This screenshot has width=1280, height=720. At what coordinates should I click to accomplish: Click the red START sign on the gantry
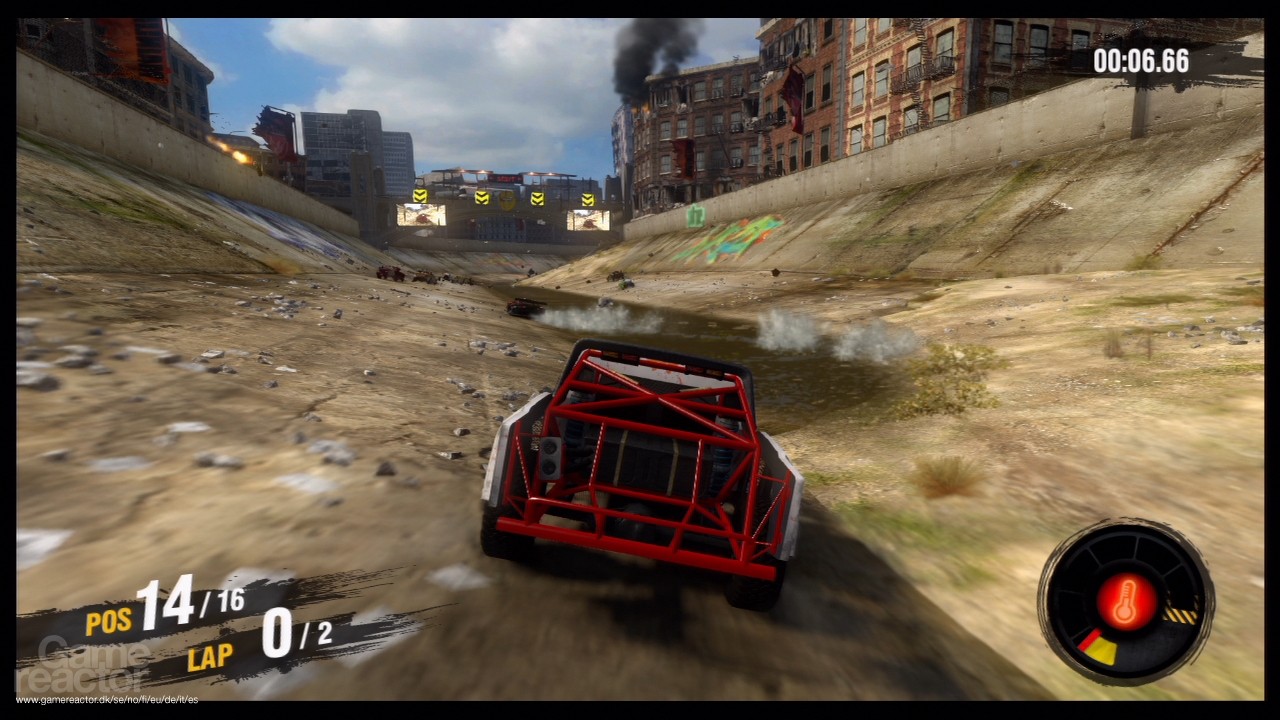pos(506,179)
